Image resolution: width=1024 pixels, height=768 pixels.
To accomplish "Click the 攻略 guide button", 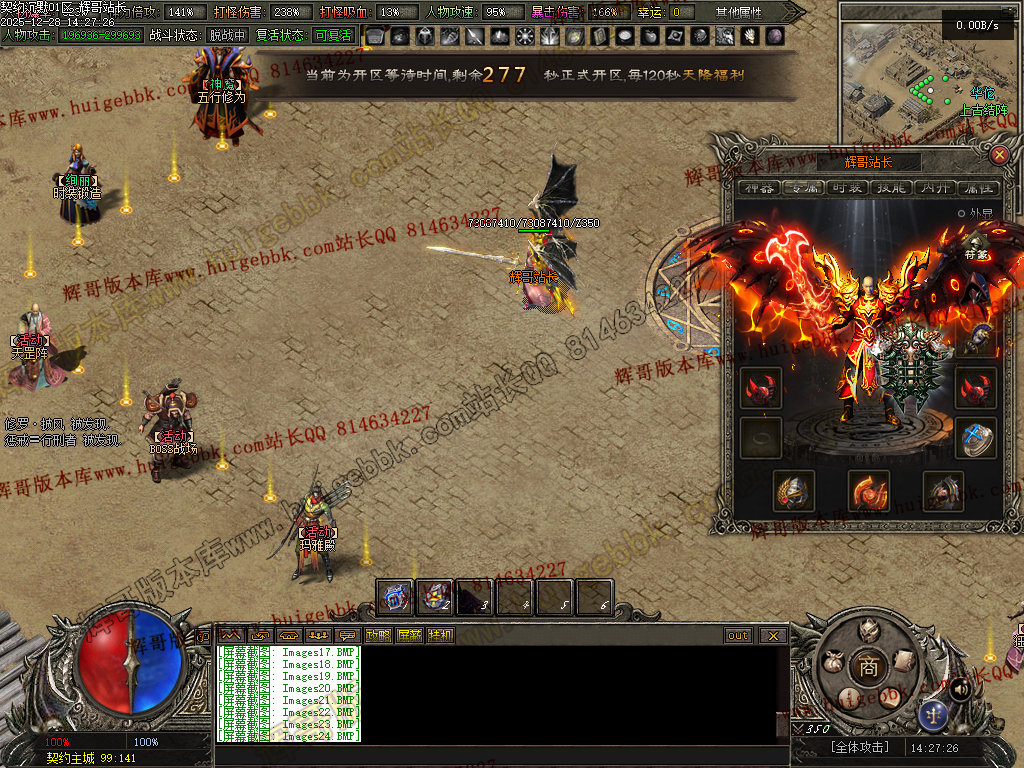I will [x=378, y=635].
